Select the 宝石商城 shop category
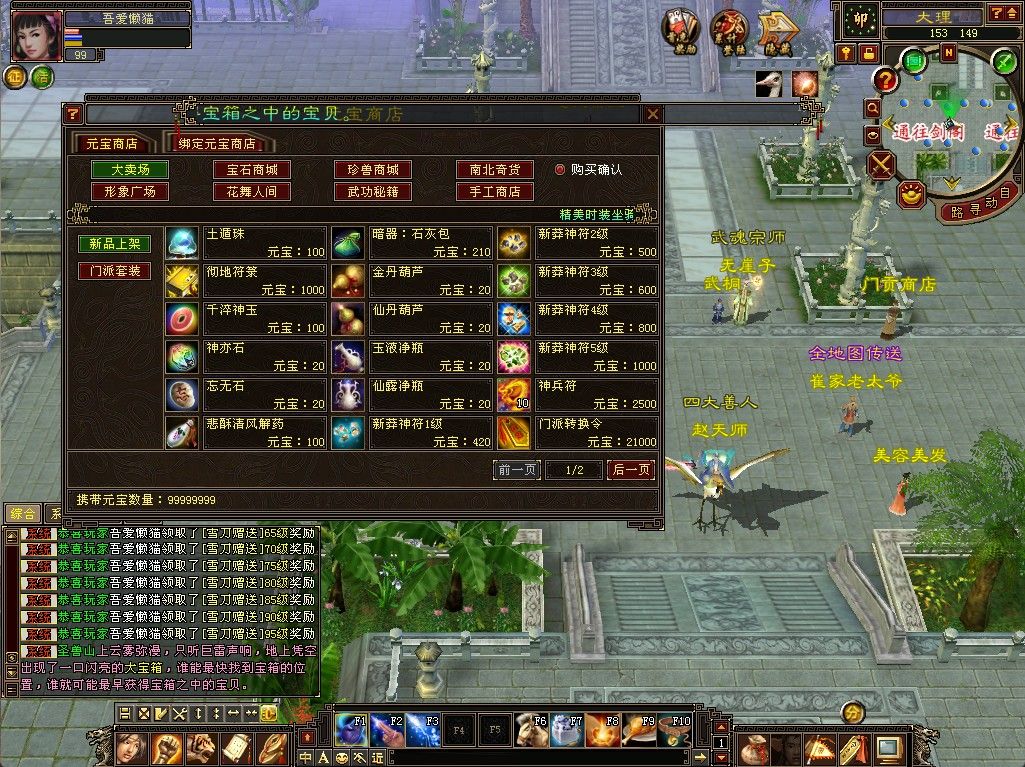Image resolution: width=1025 pixels, height=767 pixels. 252,170
